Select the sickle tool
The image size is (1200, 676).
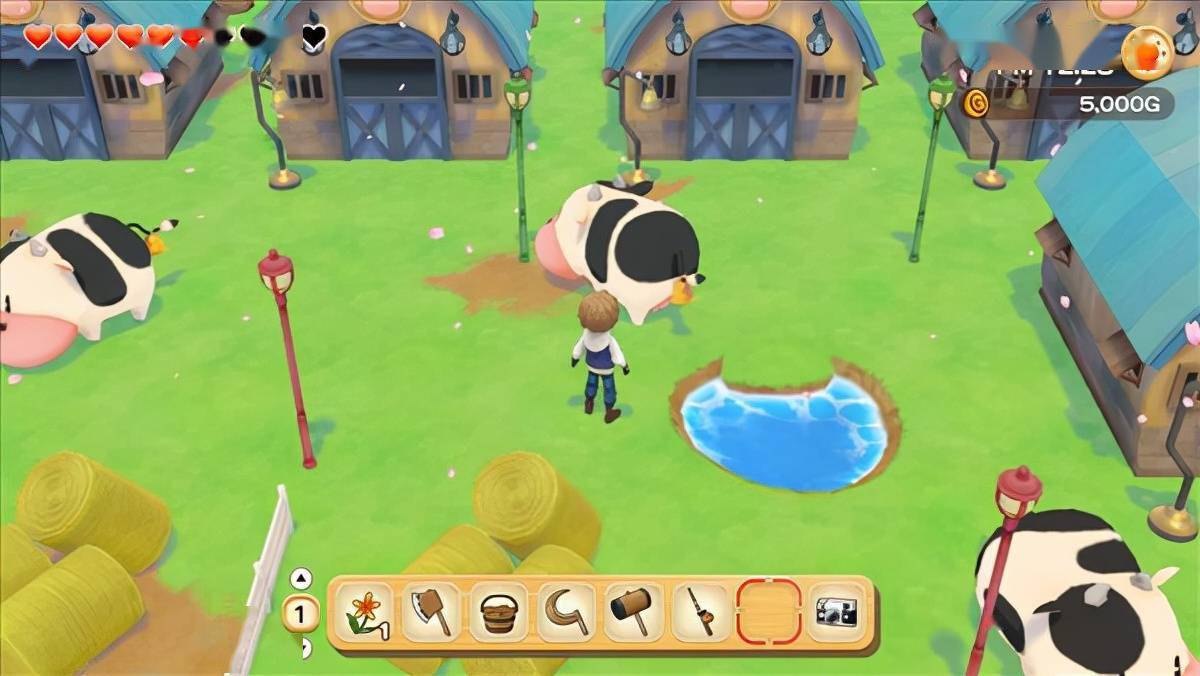point(566,612)
